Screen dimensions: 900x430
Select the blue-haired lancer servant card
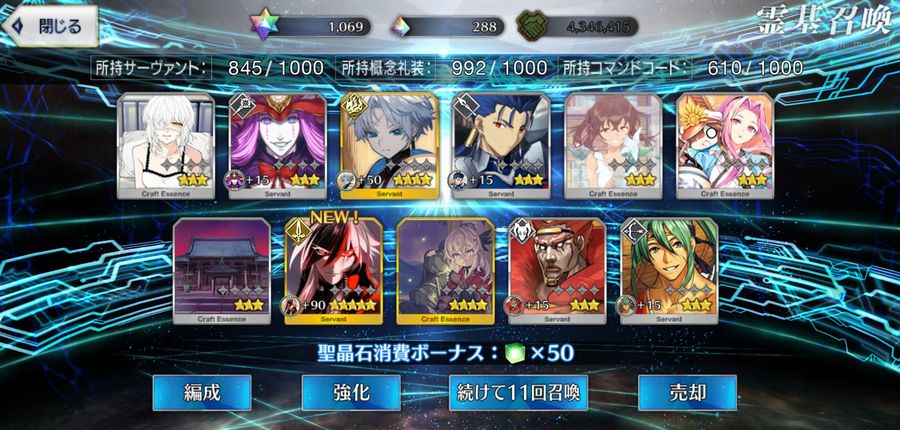pos(500,145)
